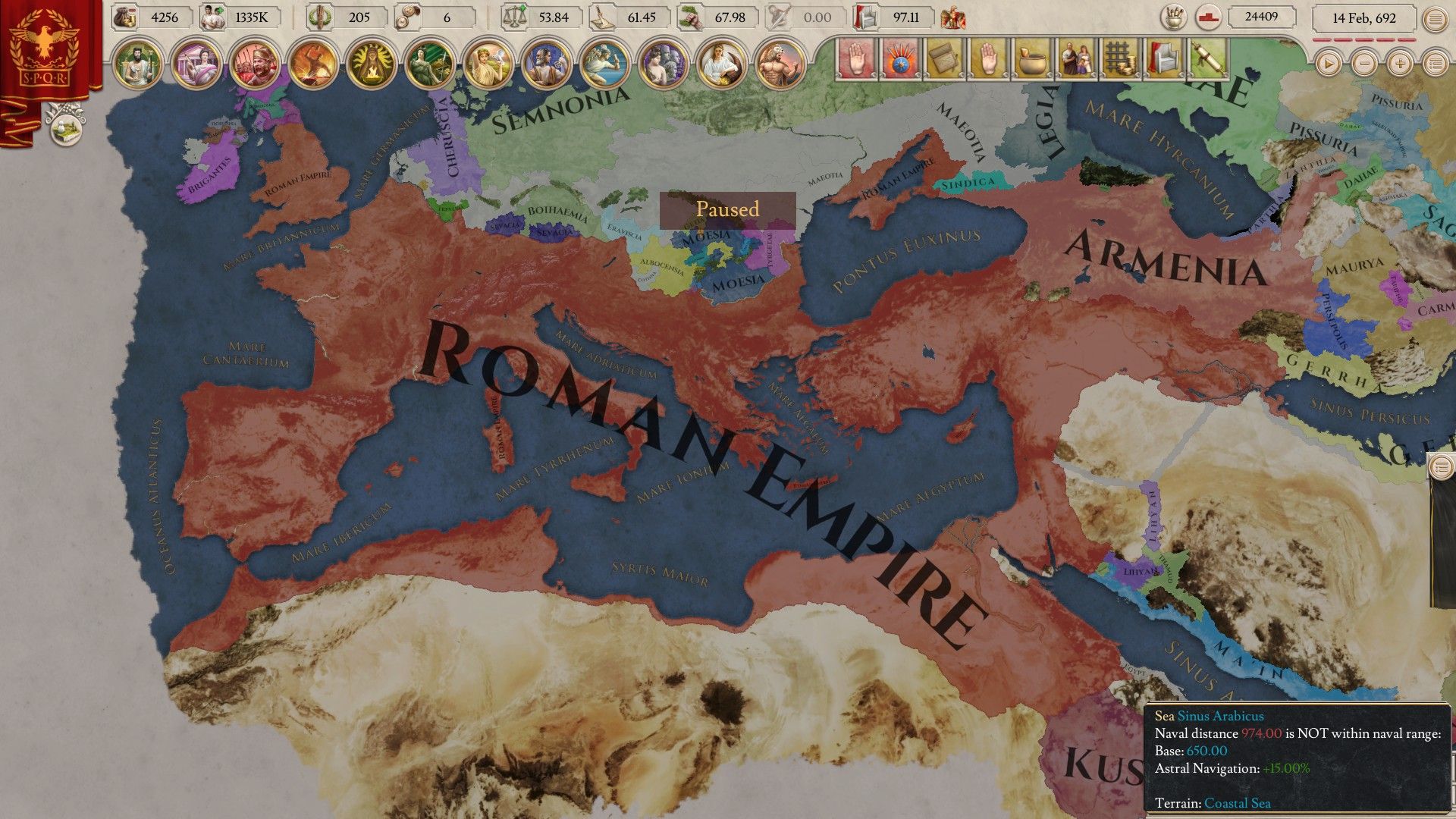The width and height of the screenshot is (1456, 819).
Task: Open the nation overview via the SPQR banner
Action: (42, 45)
